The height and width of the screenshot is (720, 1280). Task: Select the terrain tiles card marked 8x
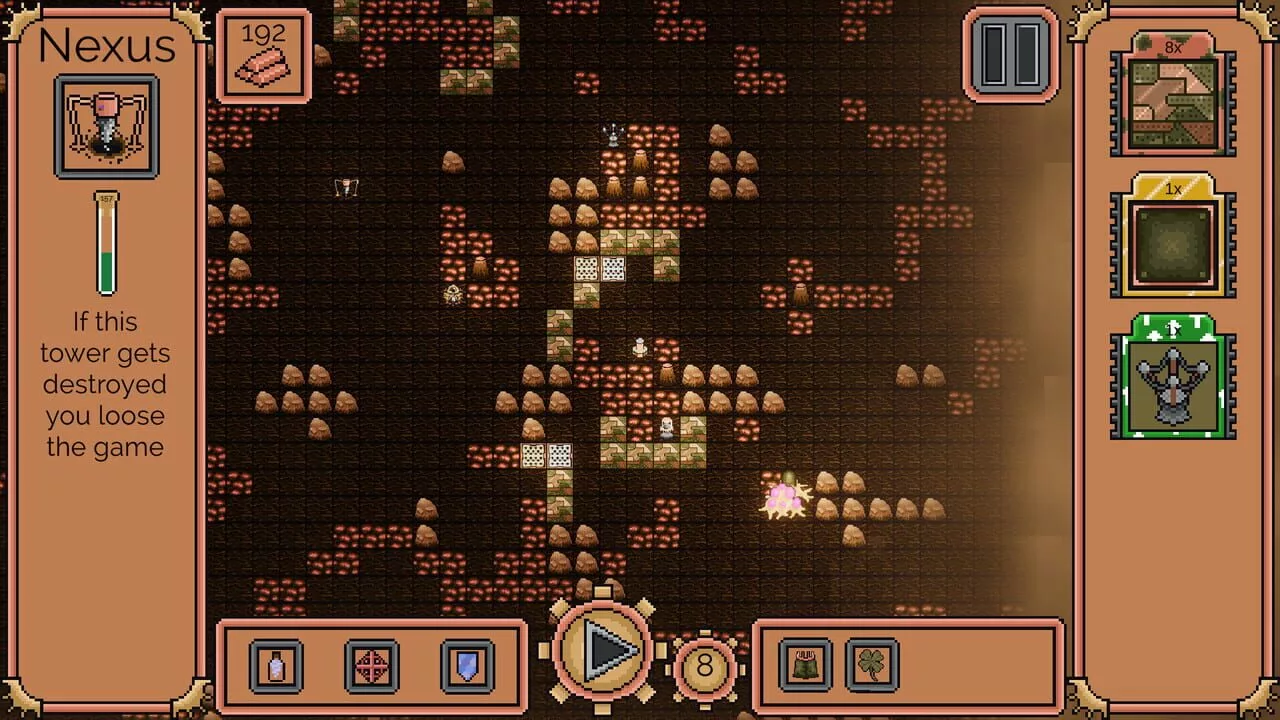(x=1172, y=98)
